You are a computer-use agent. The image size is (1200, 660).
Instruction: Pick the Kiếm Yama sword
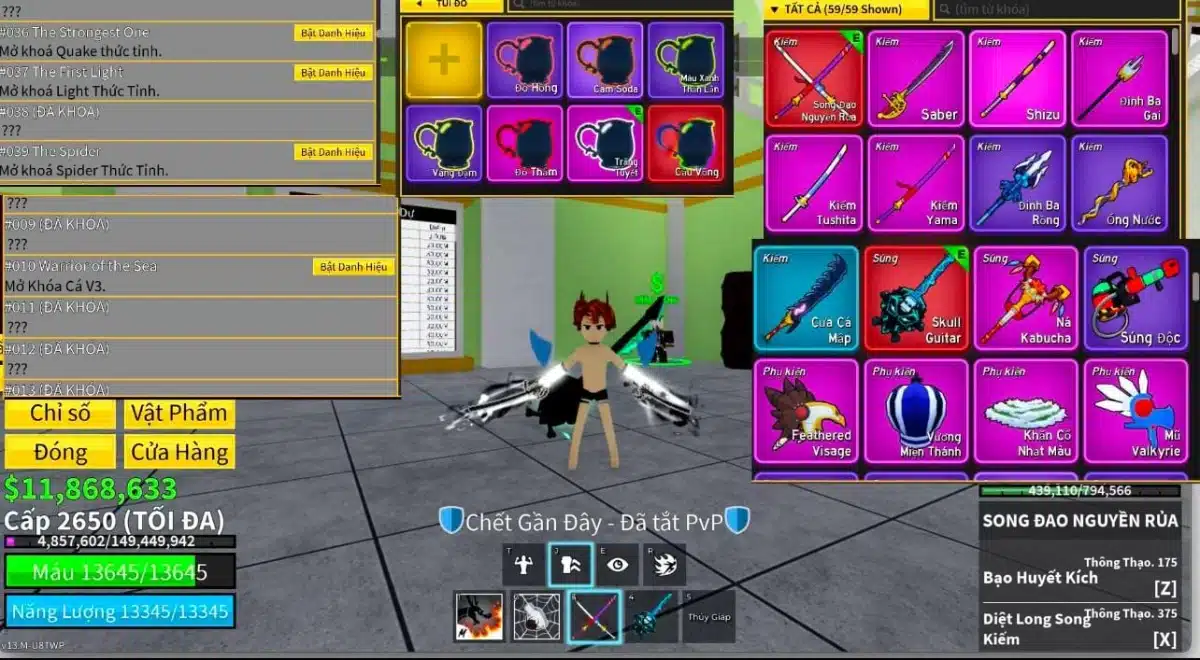coord(916,183)
